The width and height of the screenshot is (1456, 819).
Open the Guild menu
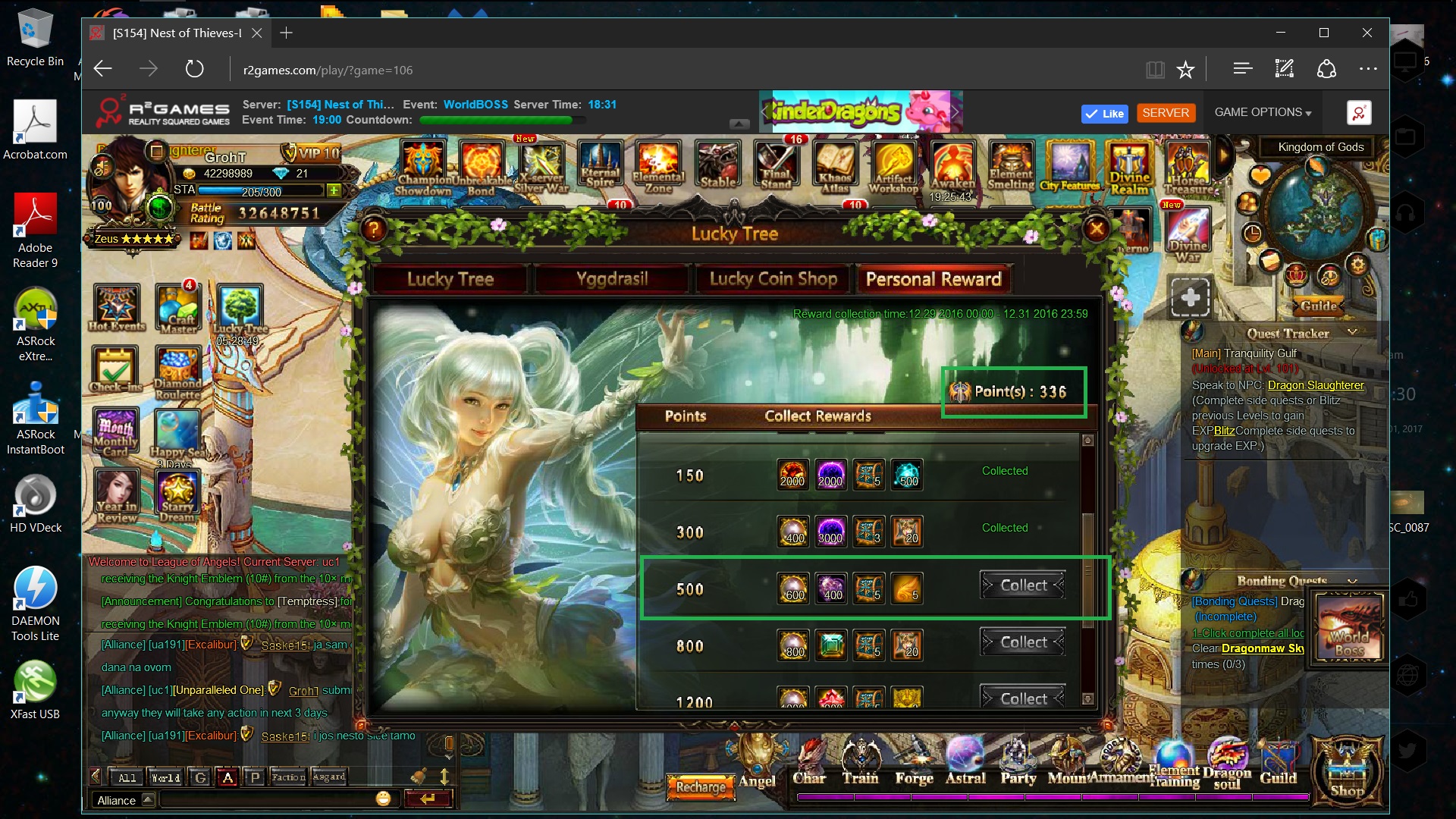click(1278, 762)
